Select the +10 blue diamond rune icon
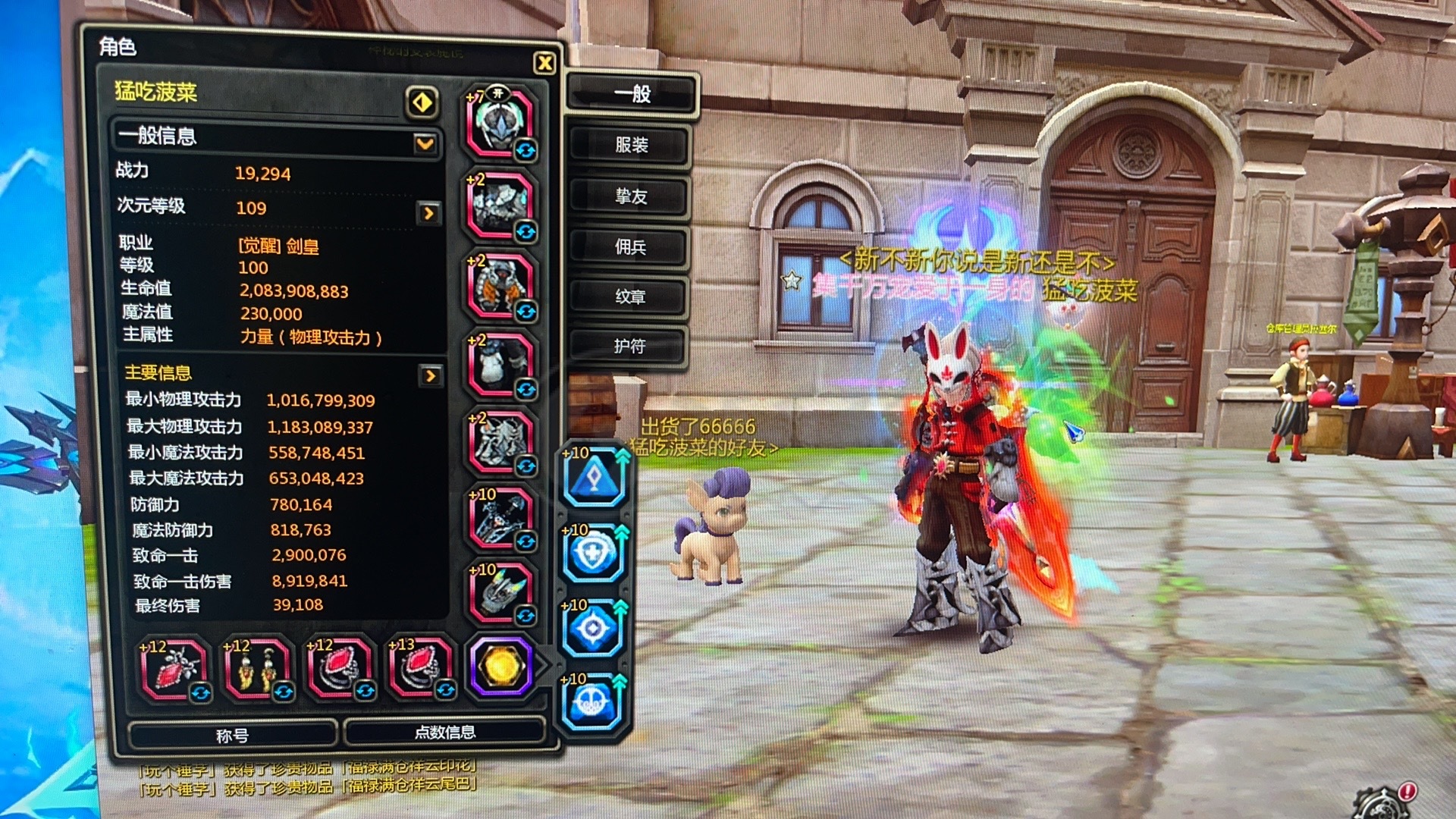1456x819 pixels. coord(595,477)
